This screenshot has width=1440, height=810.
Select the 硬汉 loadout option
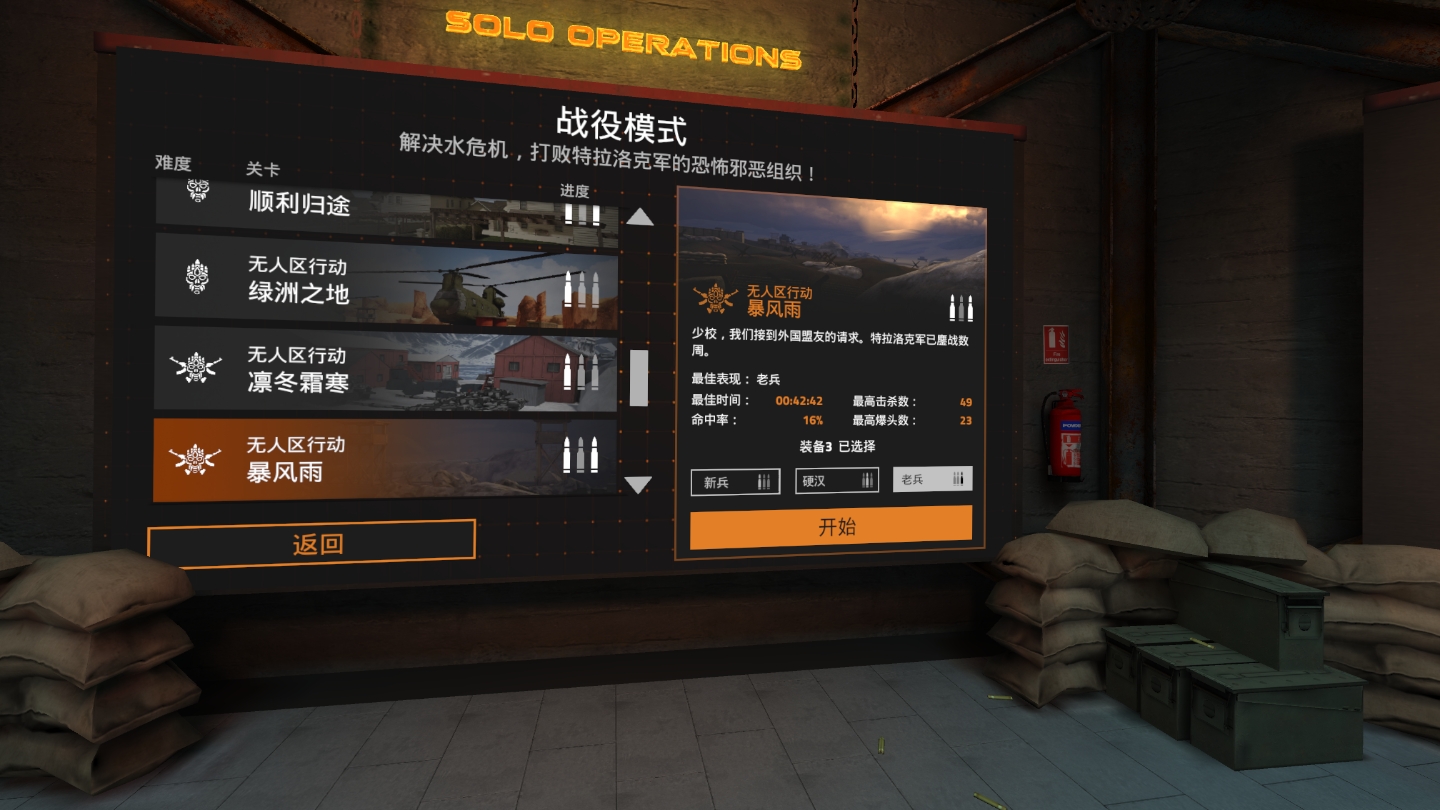(x=836, y=480)
